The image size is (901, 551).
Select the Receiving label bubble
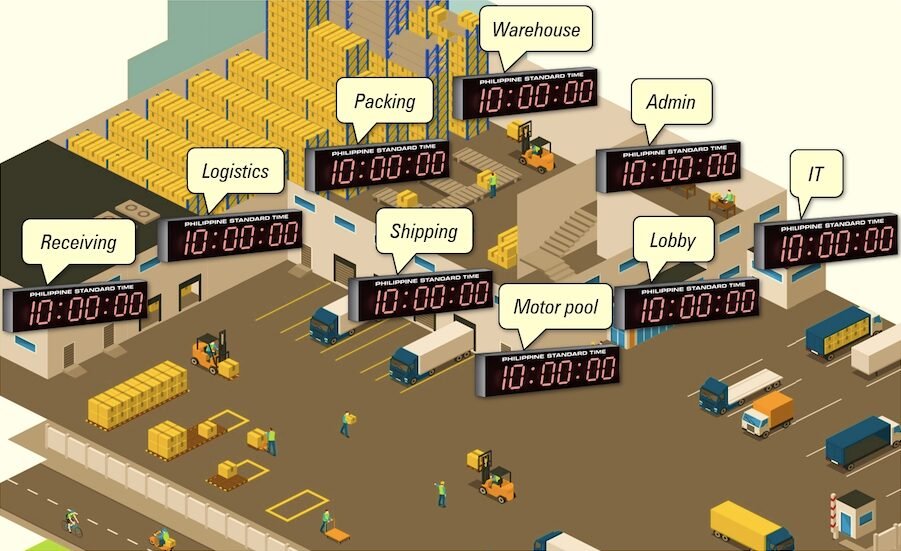[78, 242]
